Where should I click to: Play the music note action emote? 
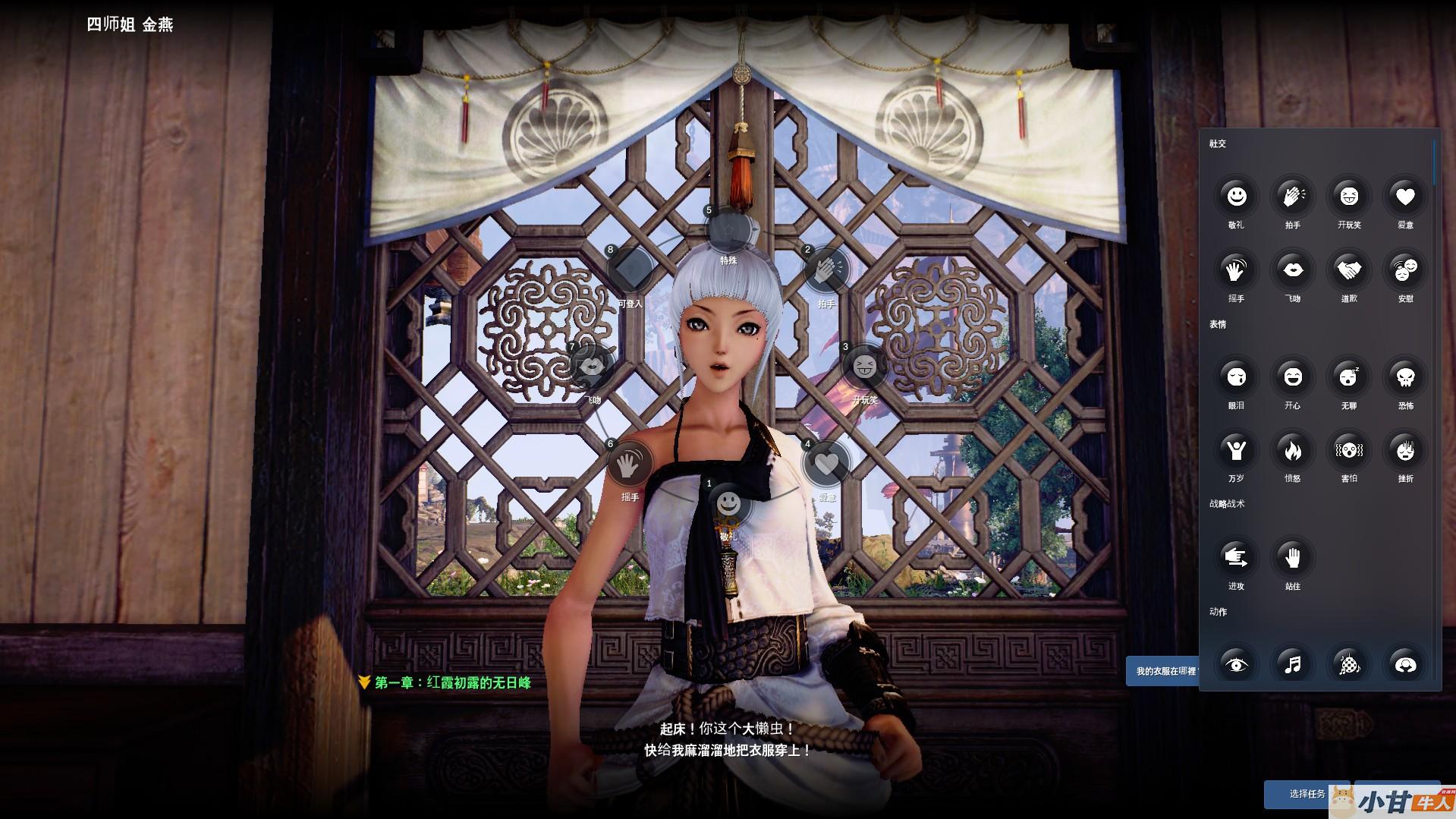[1292, 665]
